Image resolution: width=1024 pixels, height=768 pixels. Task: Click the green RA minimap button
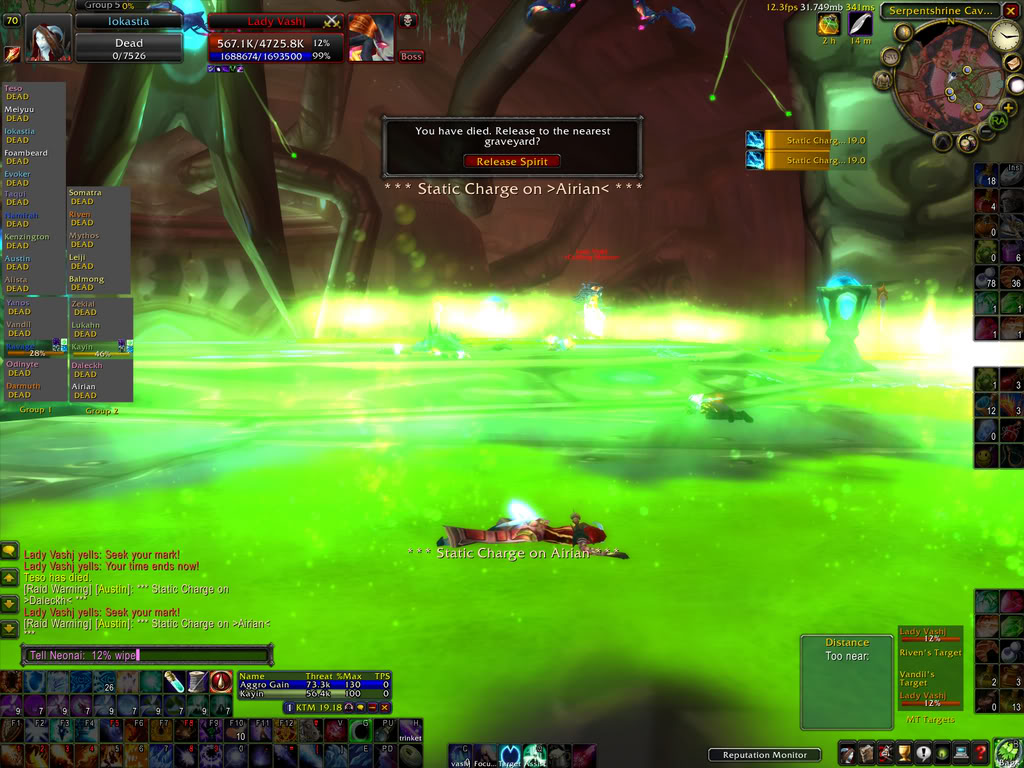click(x=997, y=121)
